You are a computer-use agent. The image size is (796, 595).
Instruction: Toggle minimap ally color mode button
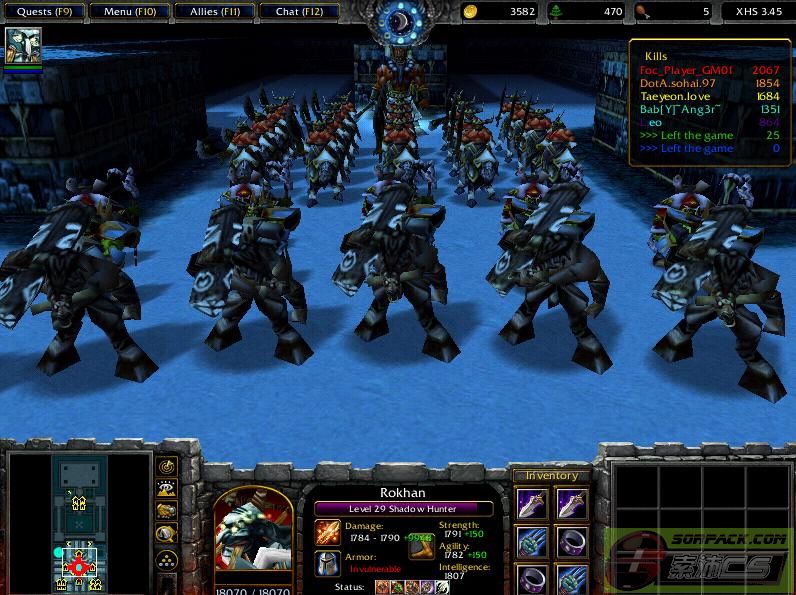click(x=166, y=512)
